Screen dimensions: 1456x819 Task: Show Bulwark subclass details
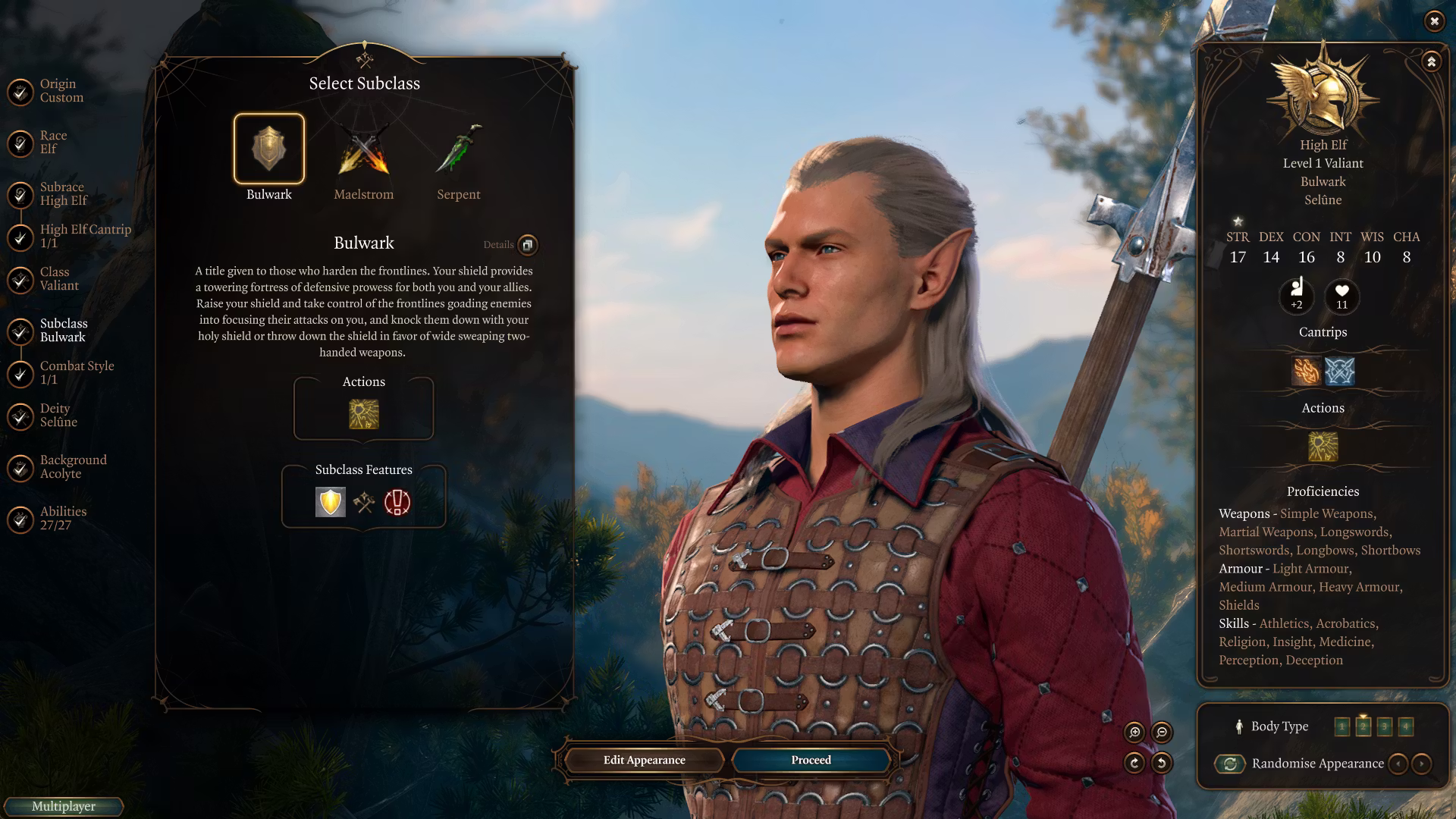coord(527,245)
